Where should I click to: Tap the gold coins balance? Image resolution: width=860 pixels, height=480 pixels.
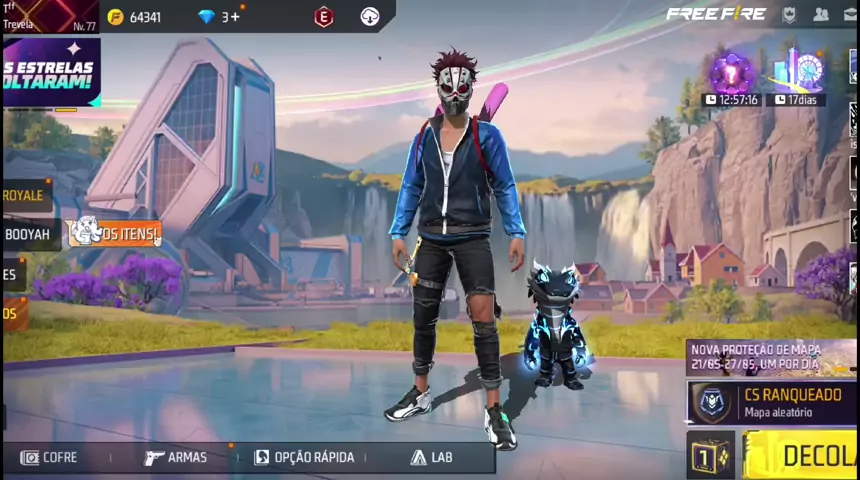tap(134, 17)
